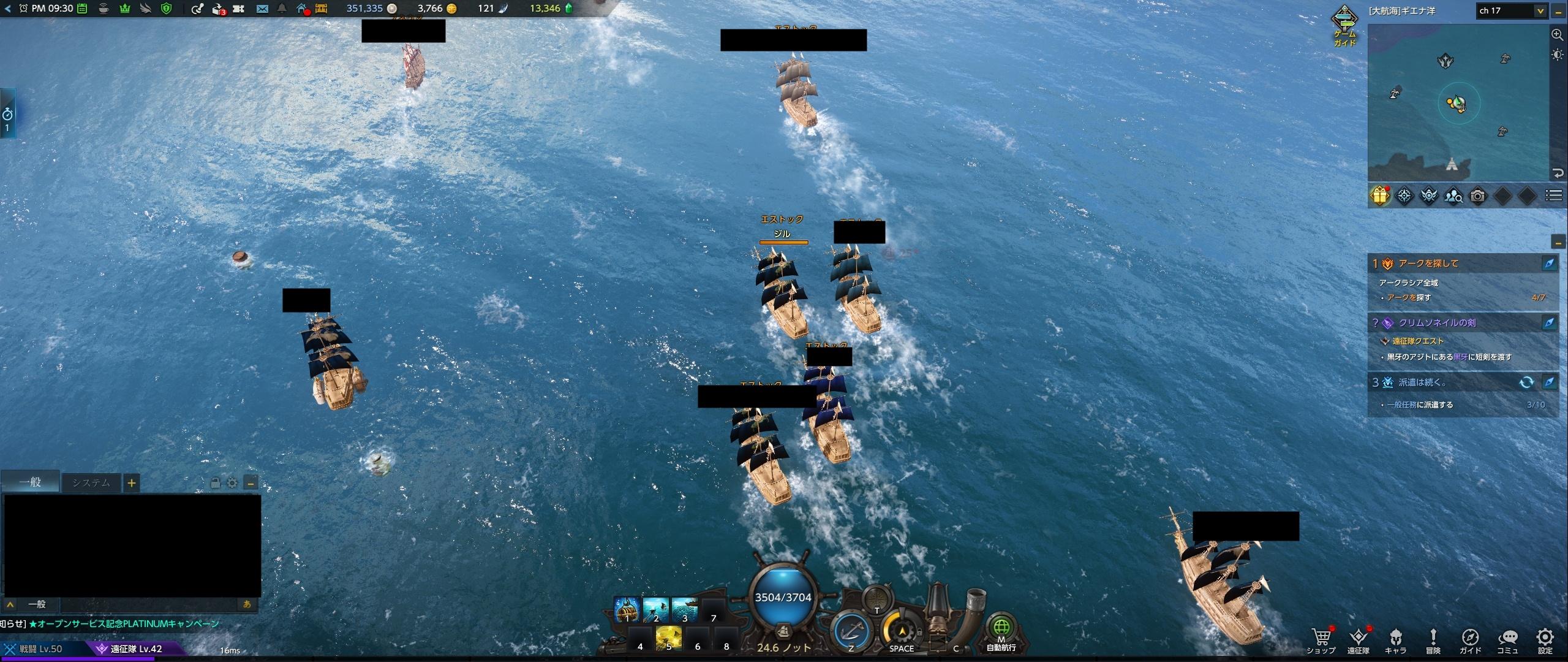Open the green calendar icon
Image resolution: width=1568 pixels, height=662 pixels.
pos(83,9)
